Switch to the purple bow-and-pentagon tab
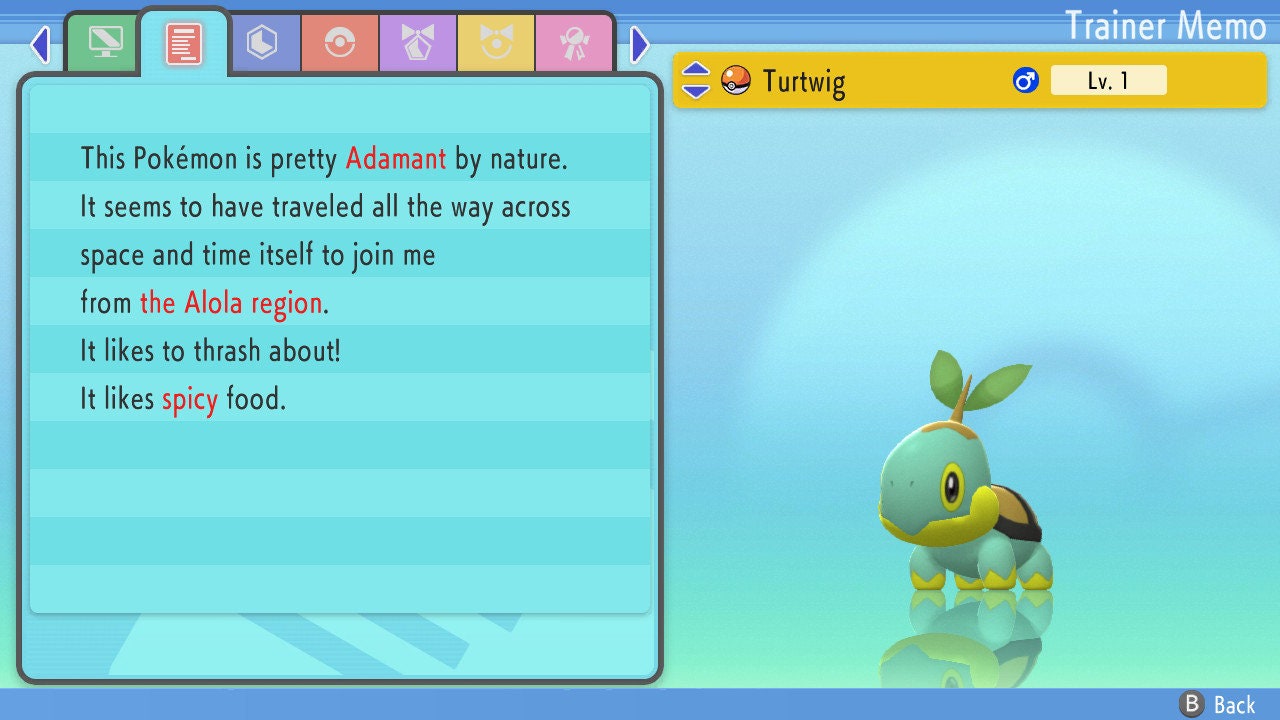The image size is (1280, 720). pos(418,43)
